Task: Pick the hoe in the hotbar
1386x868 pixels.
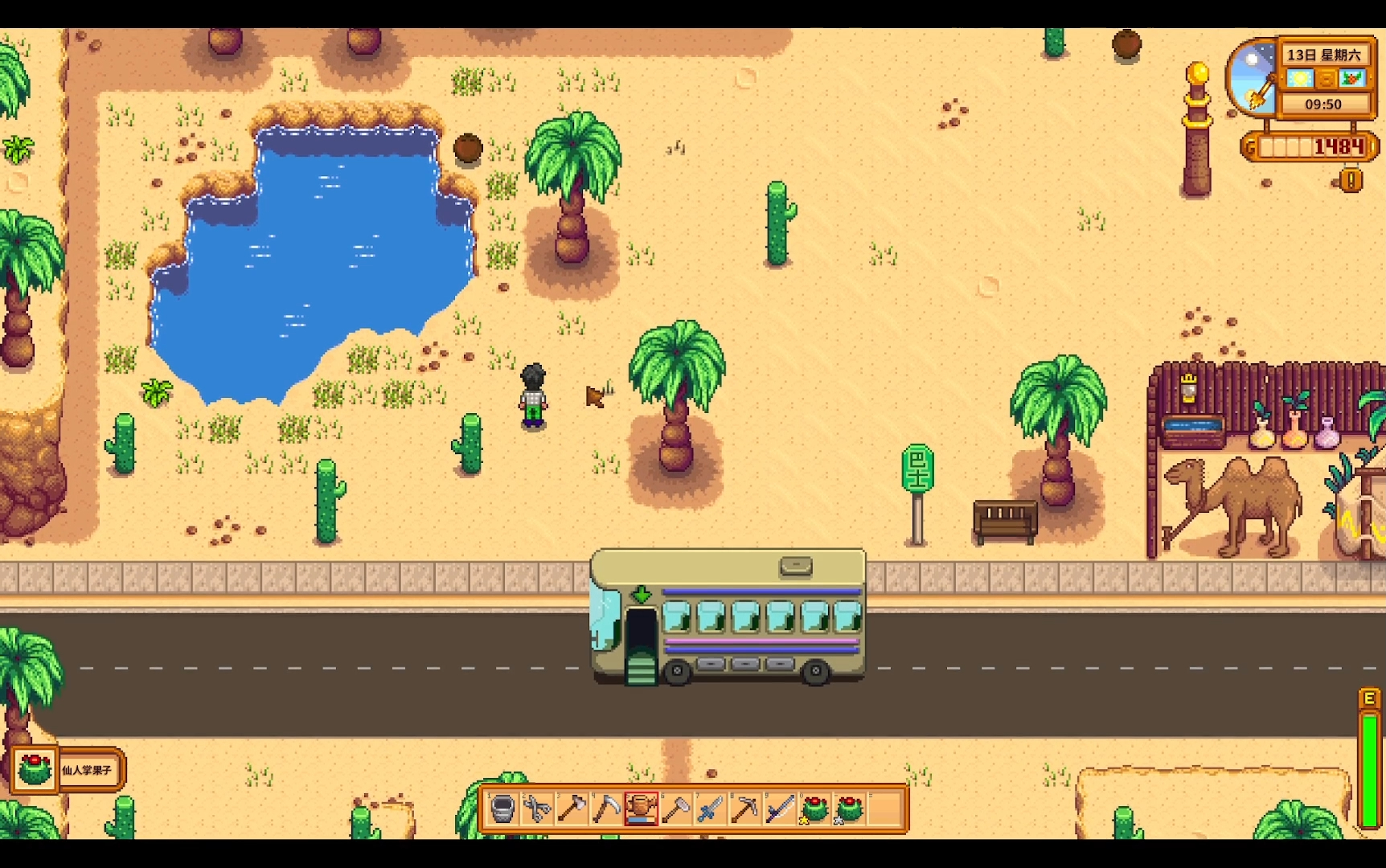Action: (x=676, y=809)
